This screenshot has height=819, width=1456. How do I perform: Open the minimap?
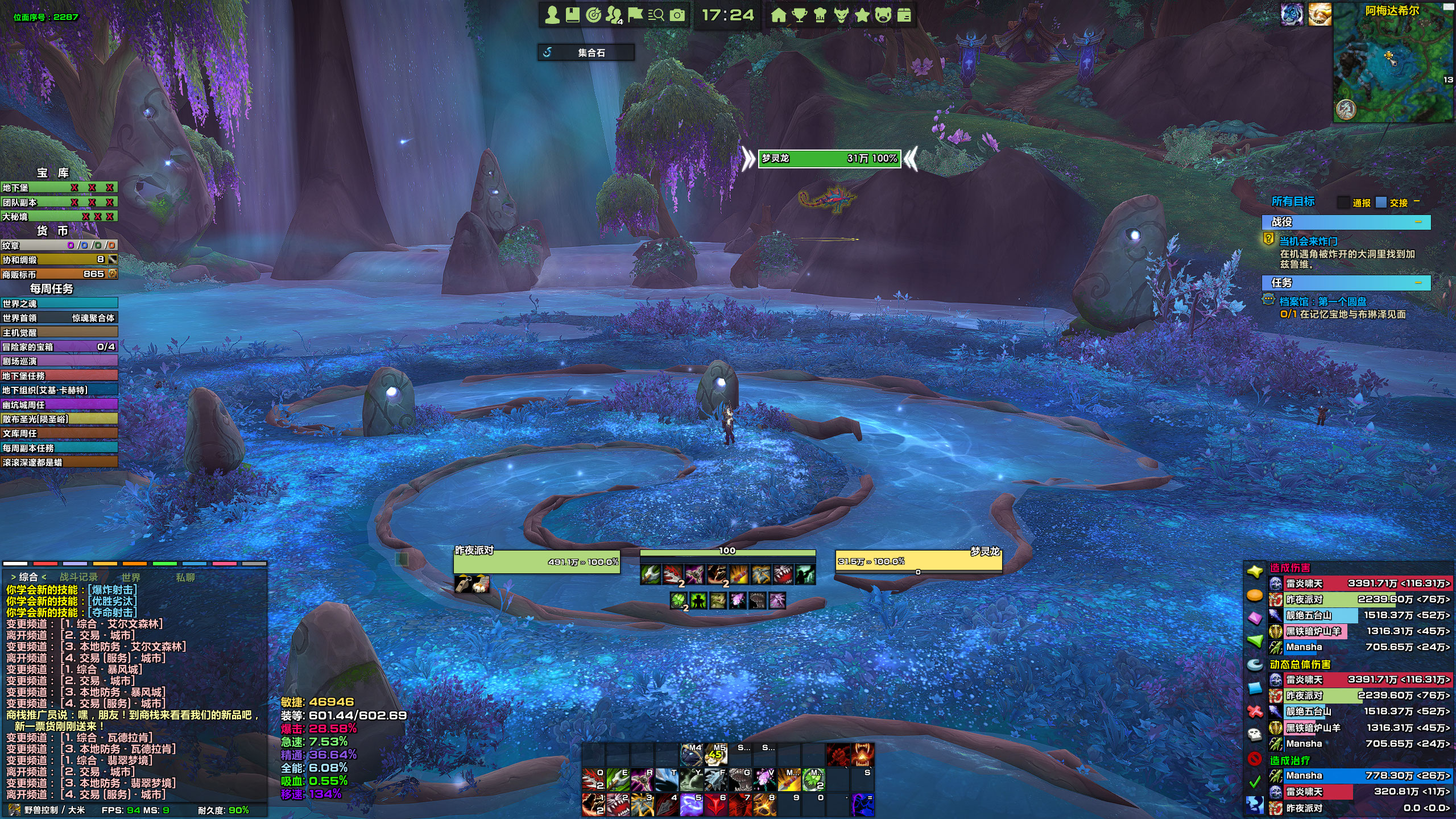tap(1392, 63)
